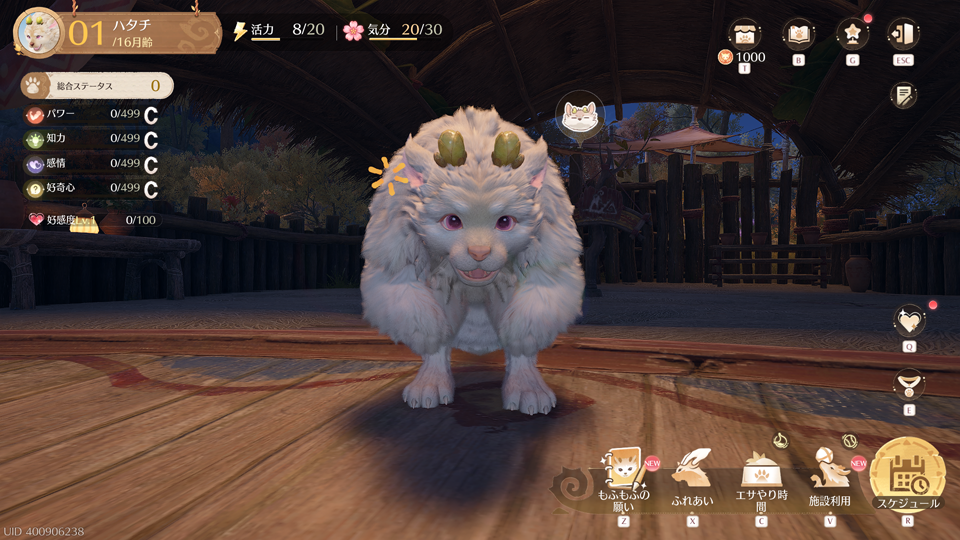Open the star trophy achievements
Viewport: 960px width, 540px height.
click(x=852, y=34)
